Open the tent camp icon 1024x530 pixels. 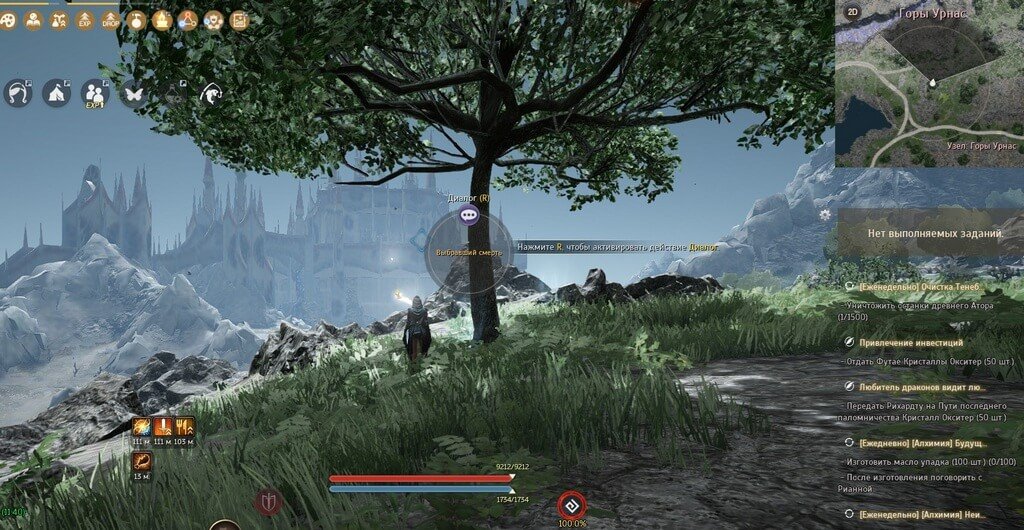[56, 93]
